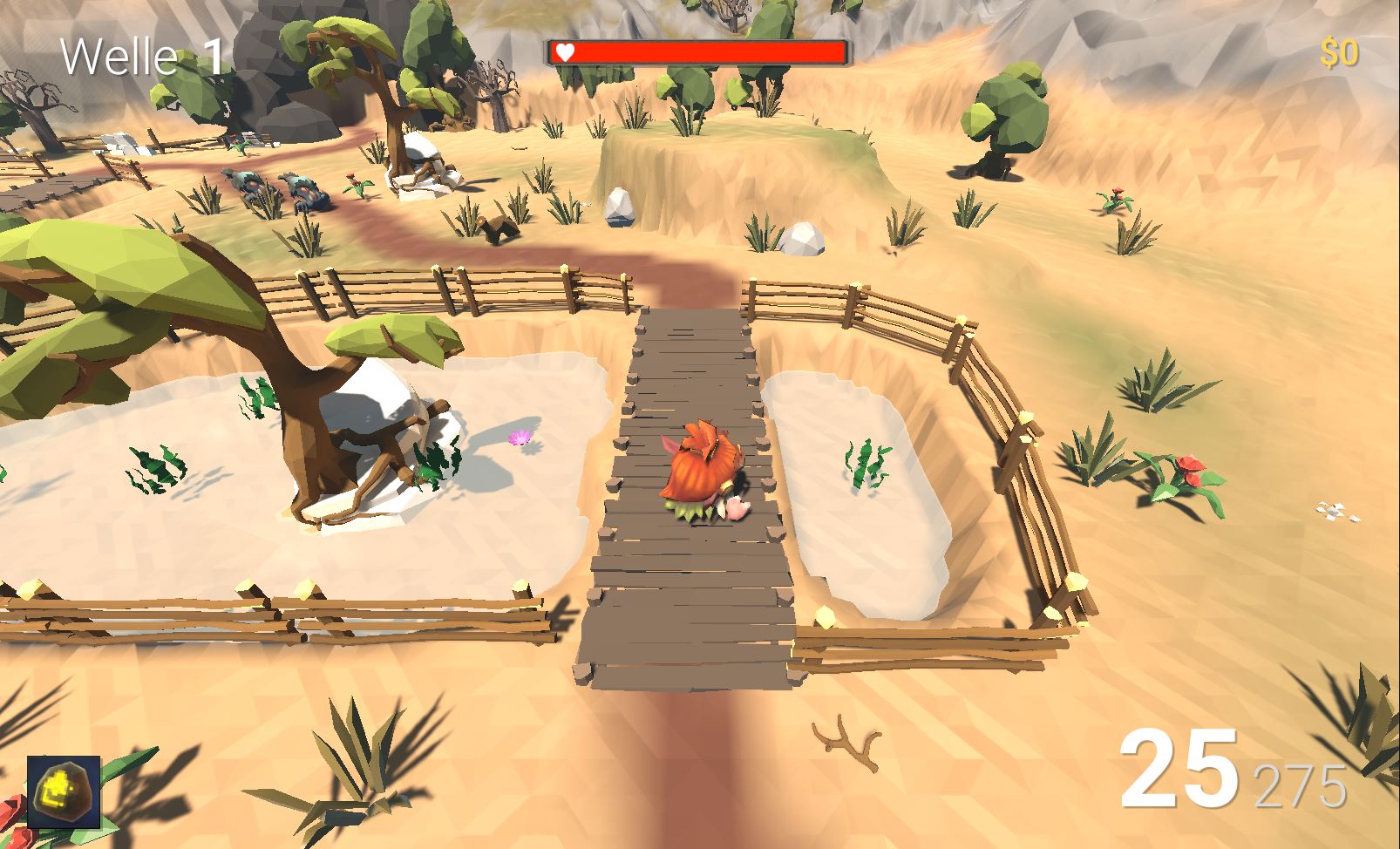Select the glowing yellow stone item slot

(x=64, y=791)
